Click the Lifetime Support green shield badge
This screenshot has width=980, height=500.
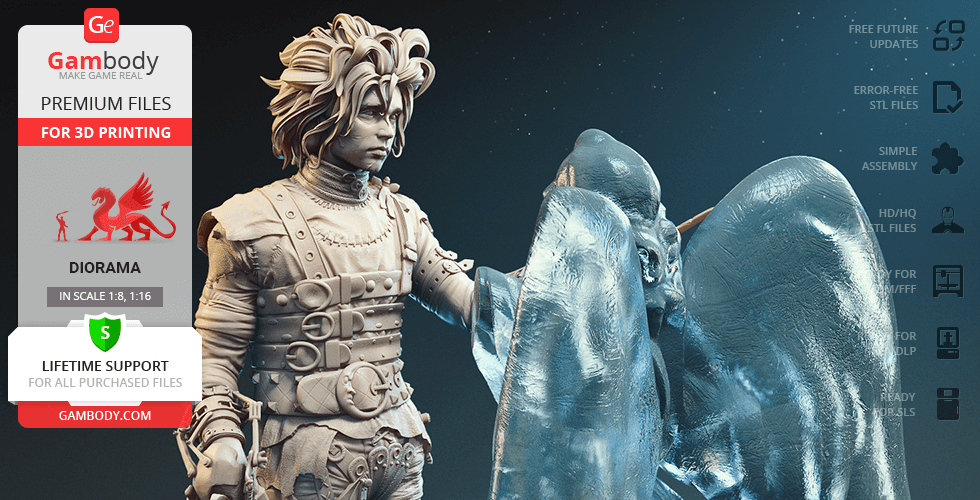[x=104, y=331]
